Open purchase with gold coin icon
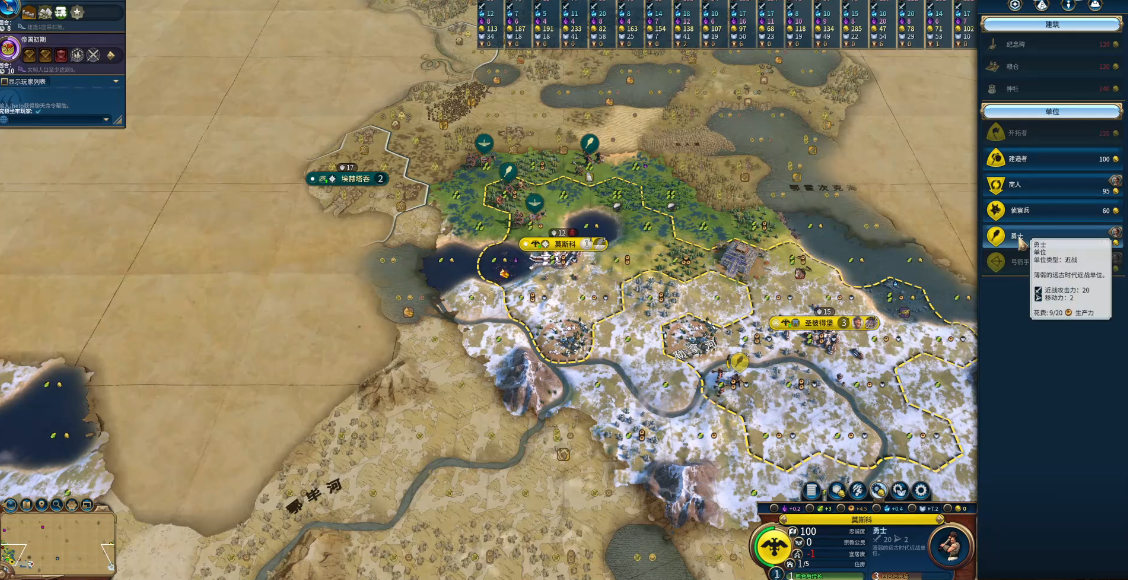Screen dimensions: 1128x580 tap(880, 491)
